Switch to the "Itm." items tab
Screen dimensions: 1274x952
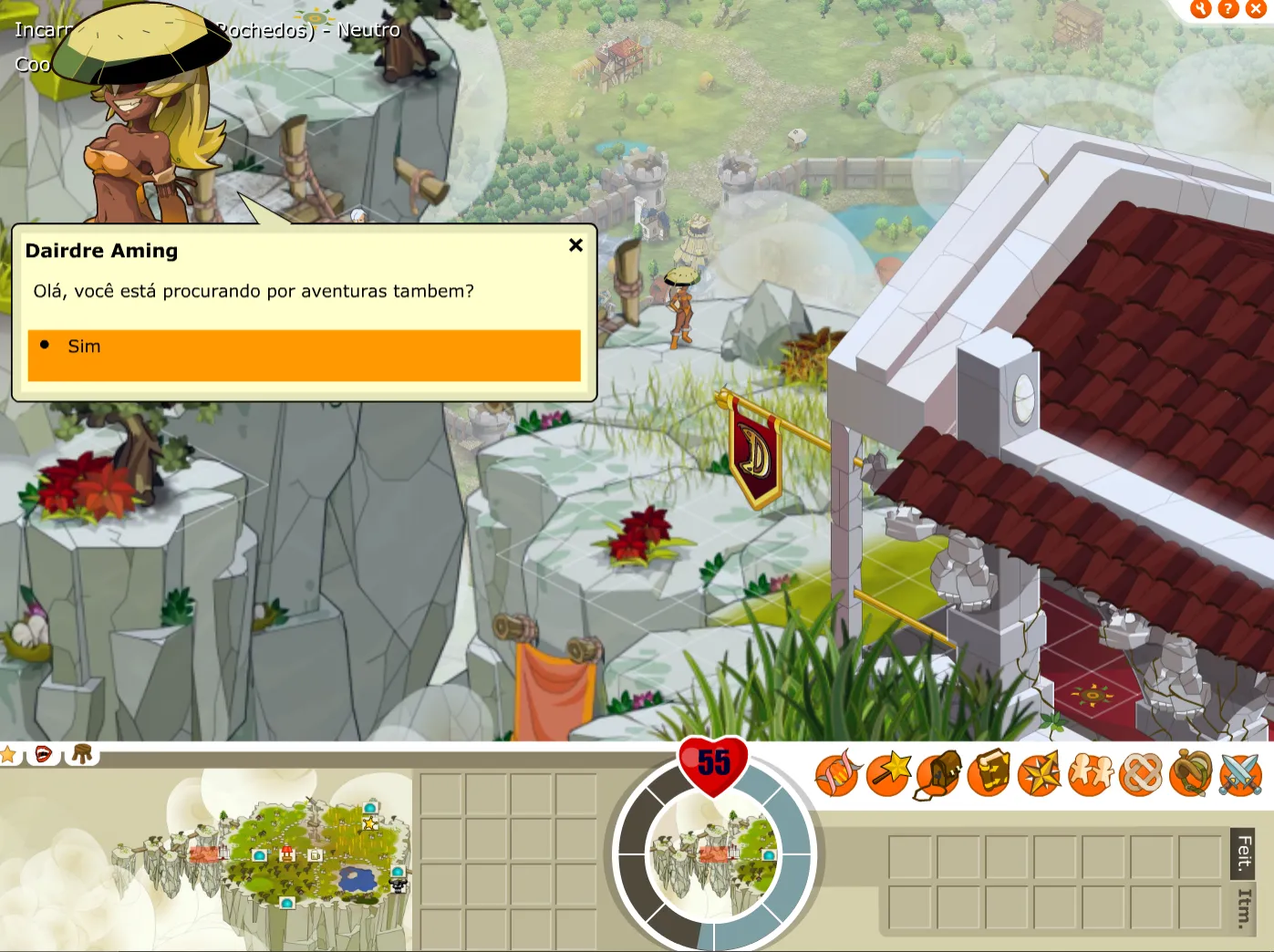point(1244,908)
